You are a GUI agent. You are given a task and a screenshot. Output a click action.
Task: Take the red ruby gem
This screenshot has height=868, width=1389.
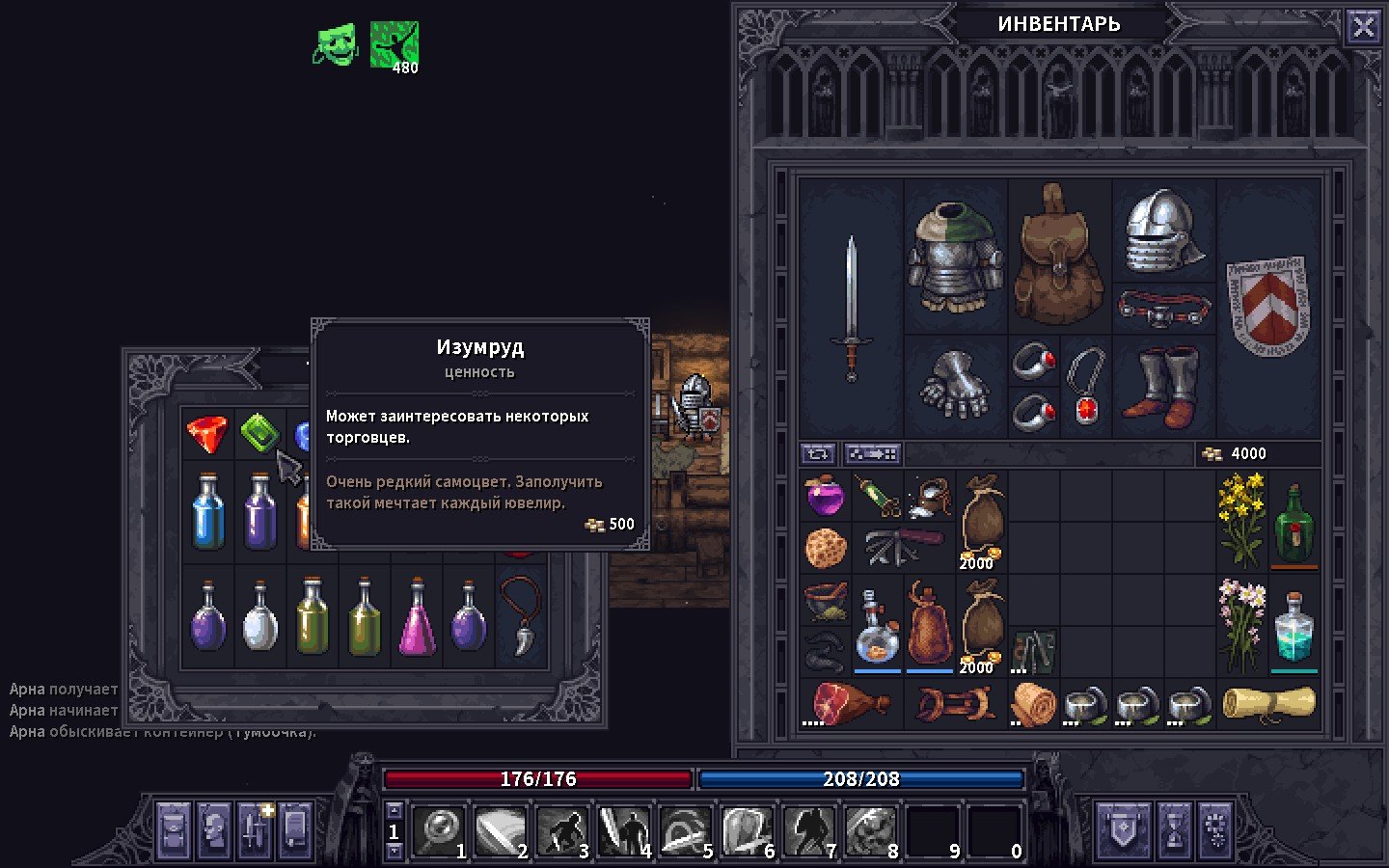point(207,433)
